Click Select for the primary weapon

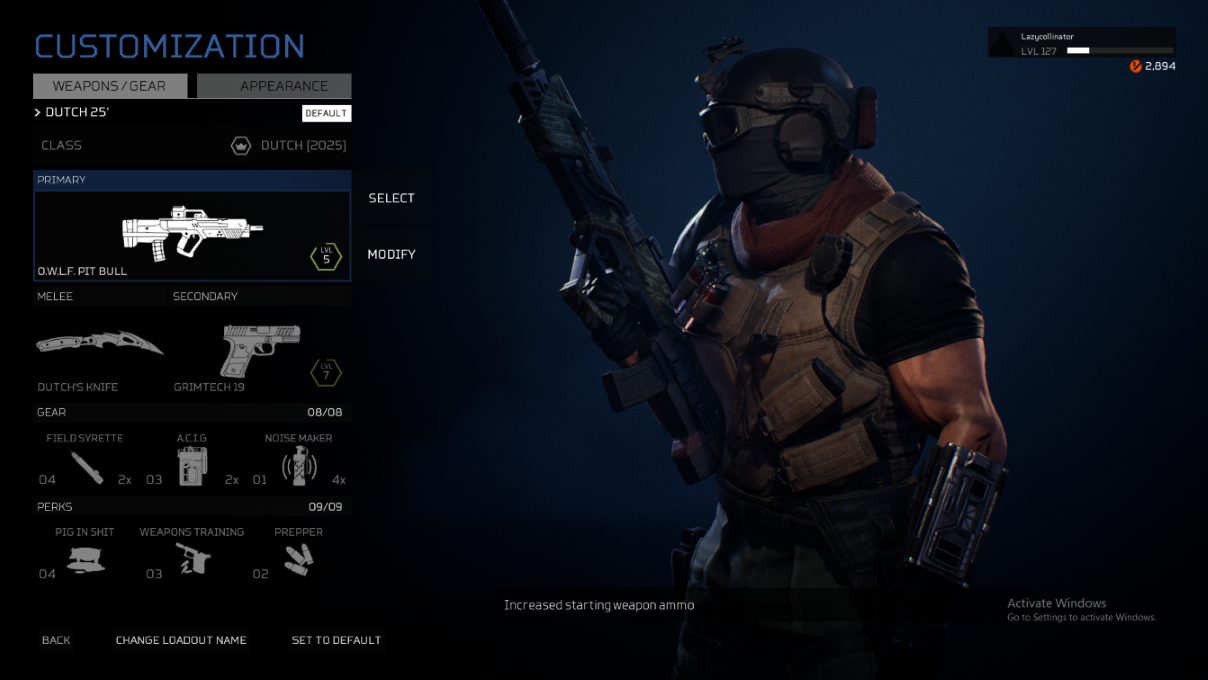[x=391, y=198]
